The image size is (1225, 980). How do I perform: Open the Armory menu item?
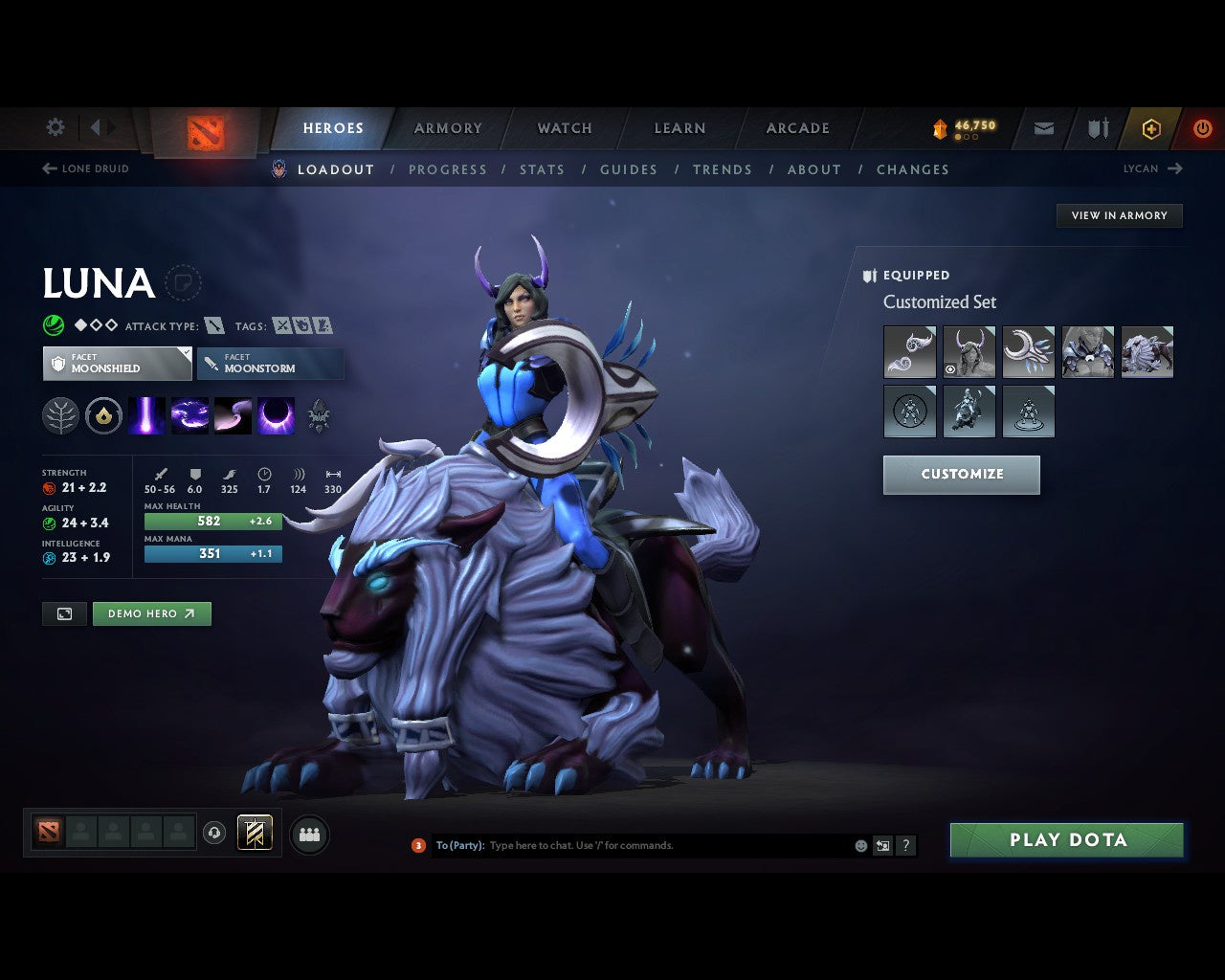pos(447,127)
